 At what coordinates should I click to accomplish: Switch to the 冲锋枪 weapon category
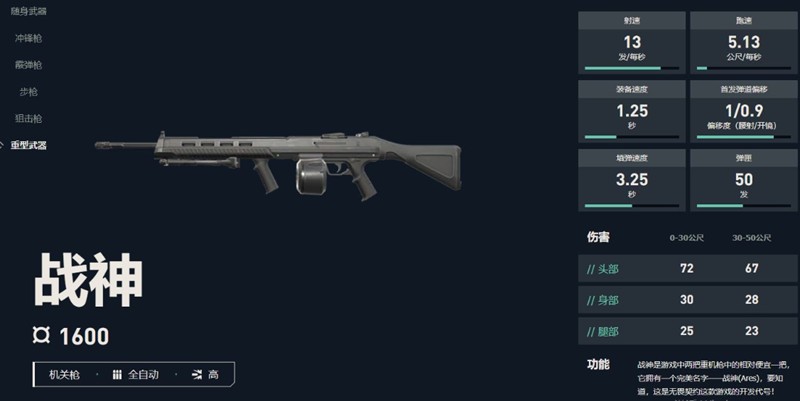coord(28,38)
